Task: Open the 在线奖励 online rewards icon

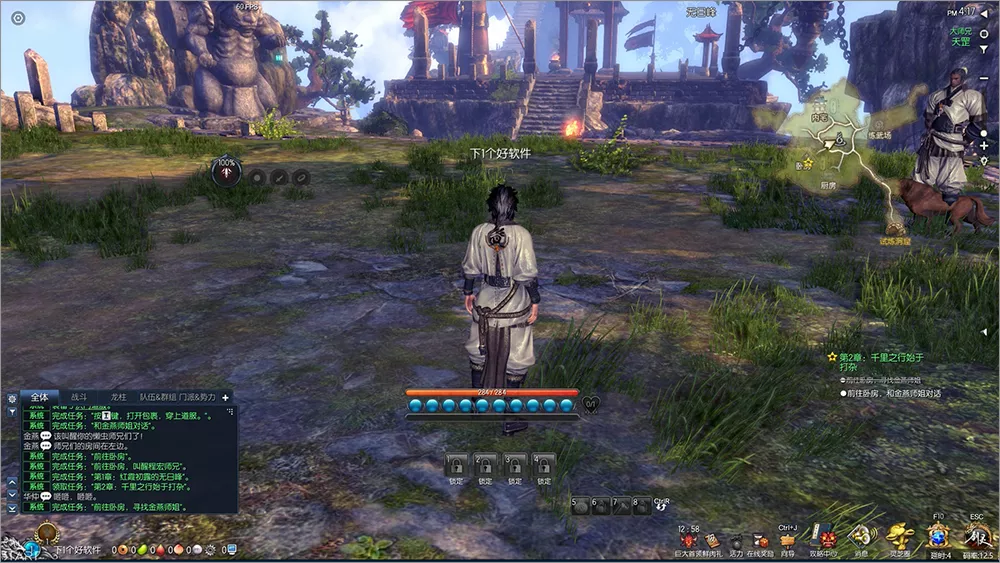Action: click(761, 541)
